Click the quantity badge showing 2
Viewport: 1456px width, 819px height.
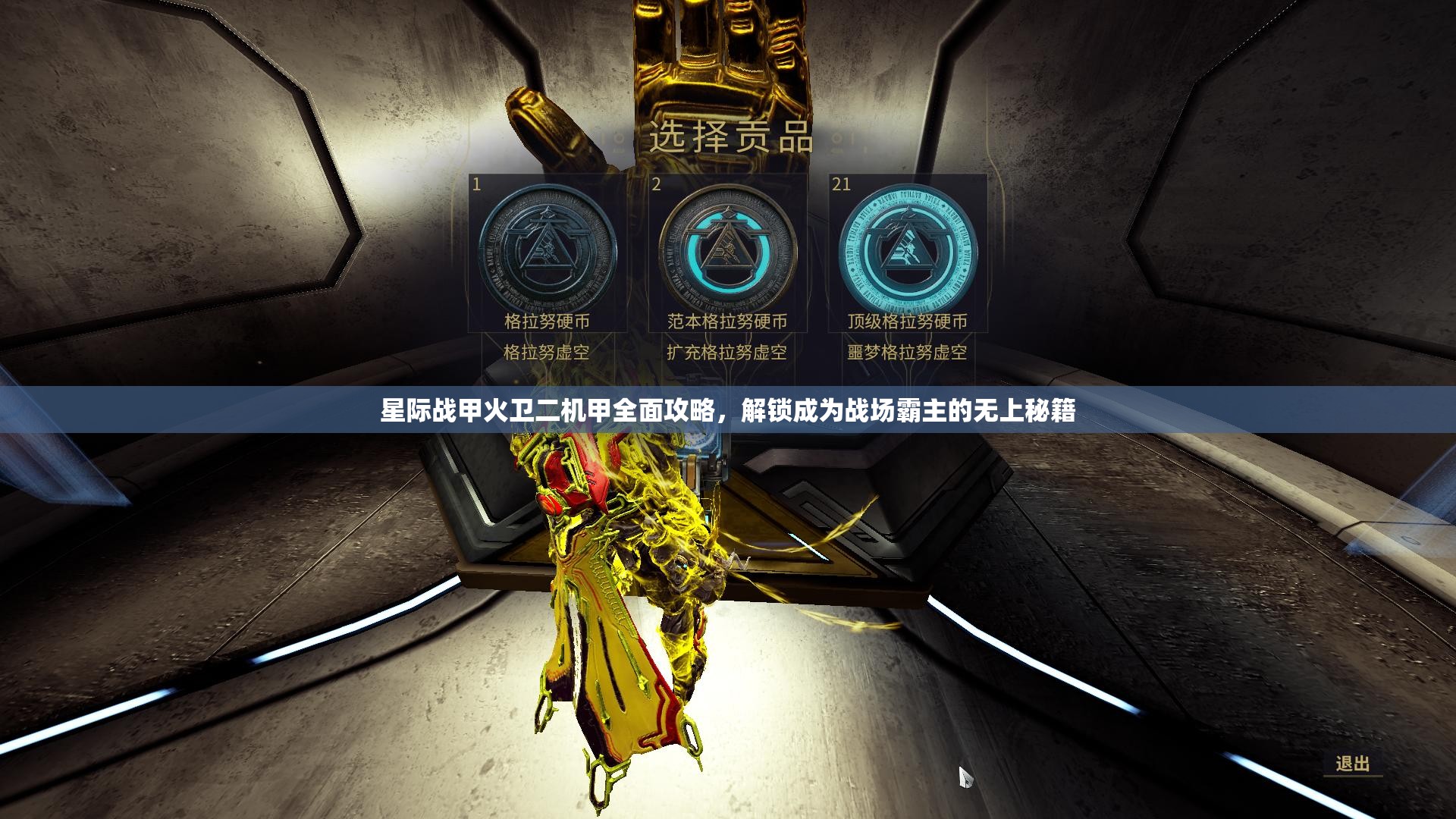pyautogui.click(x=657, y=183)
